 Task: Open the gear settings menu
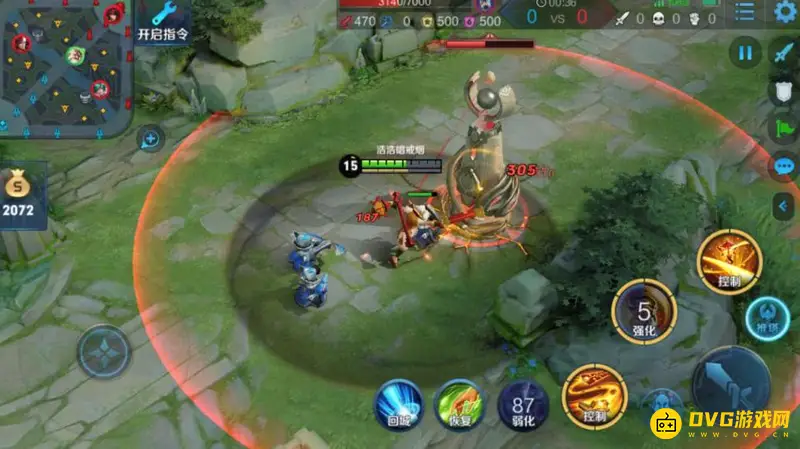(x=785, y=13)
